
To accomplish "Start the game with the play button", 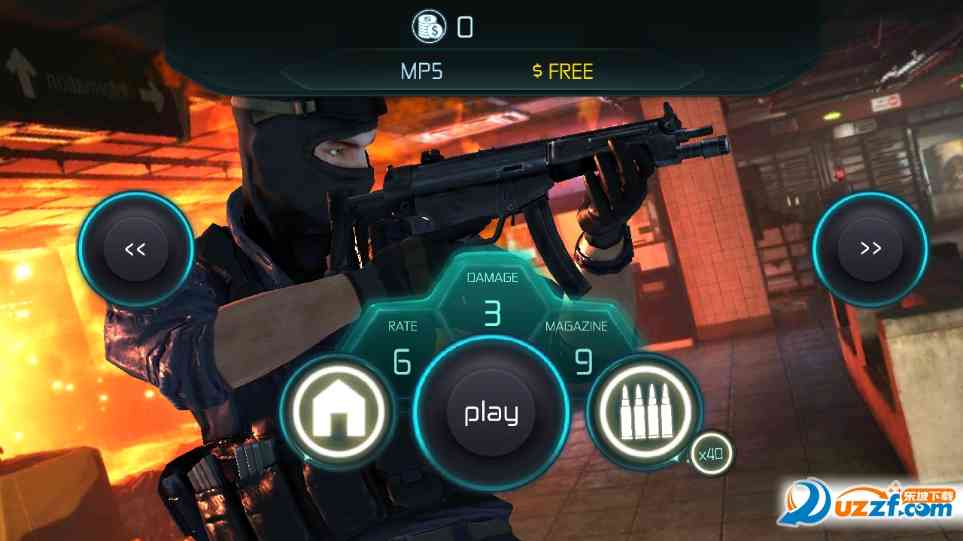I will click(491, 413).
